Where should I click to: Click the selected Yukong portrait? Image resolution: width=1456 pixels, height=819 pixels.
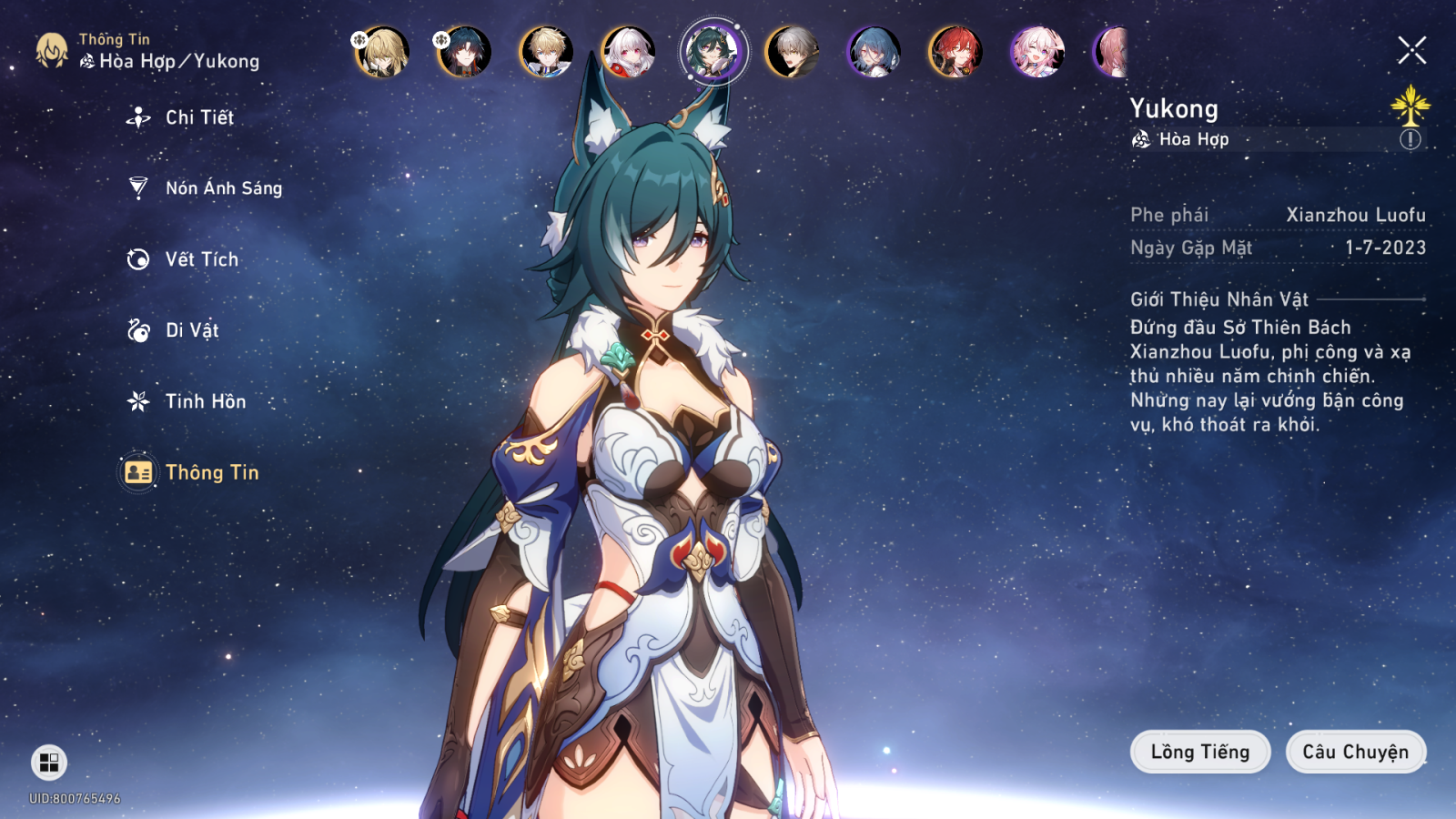click(x=713, y=51)
